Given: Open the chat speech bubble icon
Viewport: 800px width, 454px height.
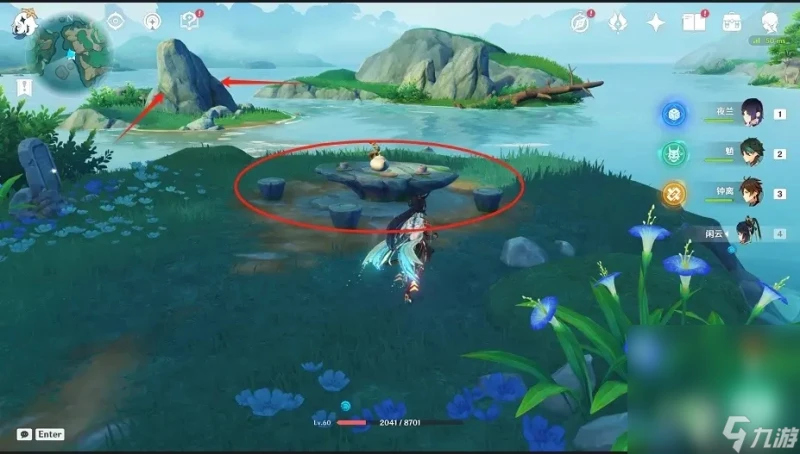Looking at the screenshot, I should [x=23, y=434].
